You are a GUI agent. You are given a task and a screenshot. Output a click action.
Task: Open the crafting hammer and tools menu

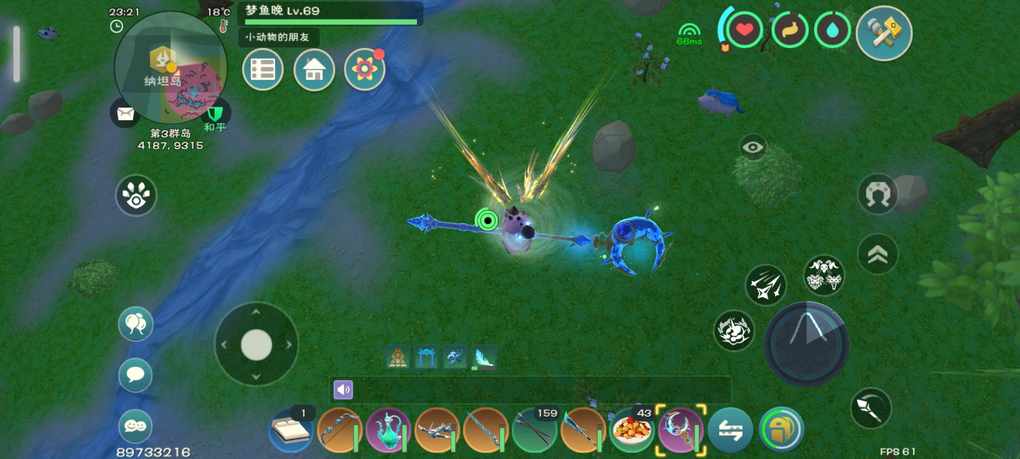tap(884, 33)
